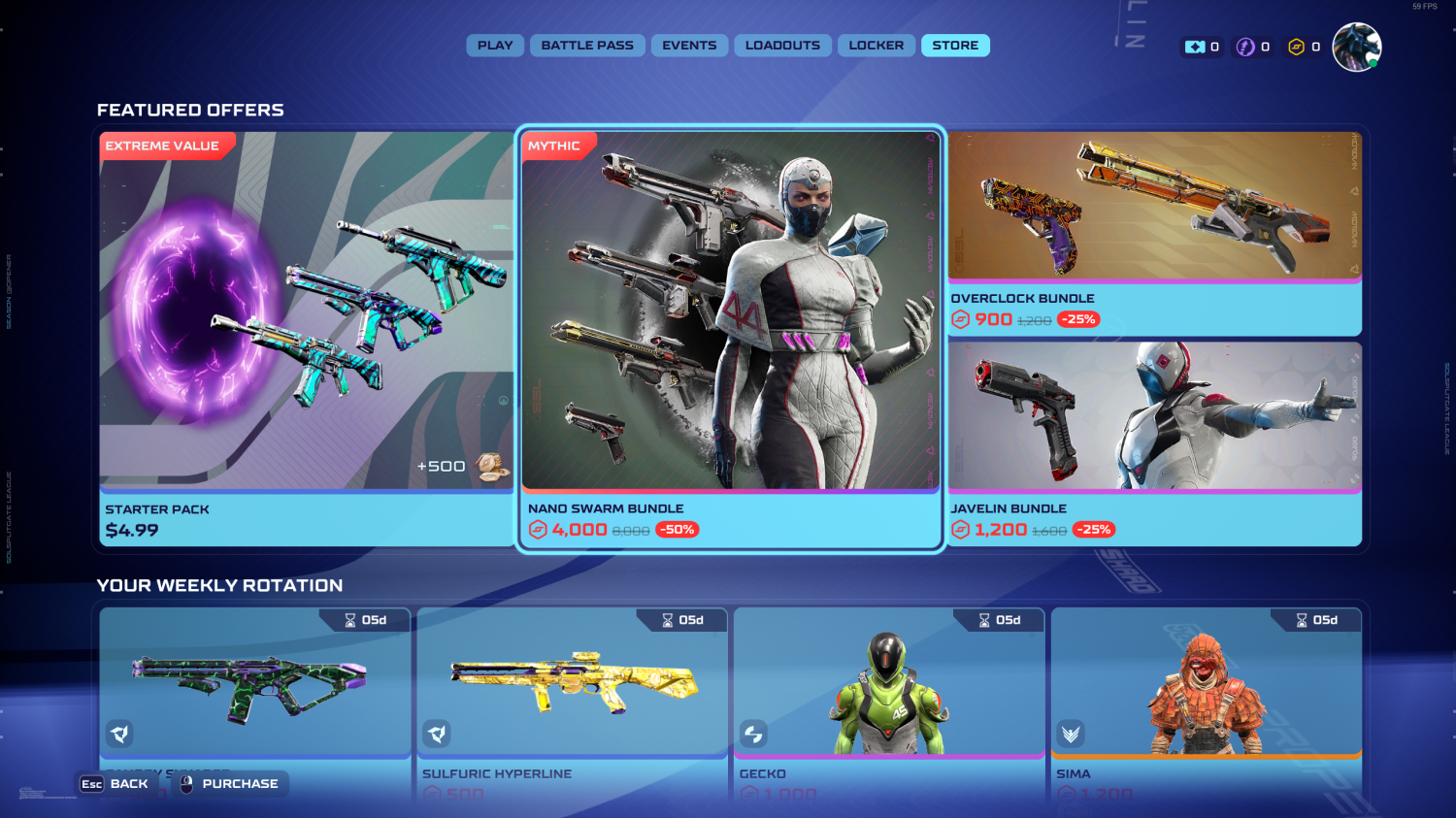Screen dimensions: 1456x818
Task: Click the gold hexagon currency icon
Action: coord(1298,46)
